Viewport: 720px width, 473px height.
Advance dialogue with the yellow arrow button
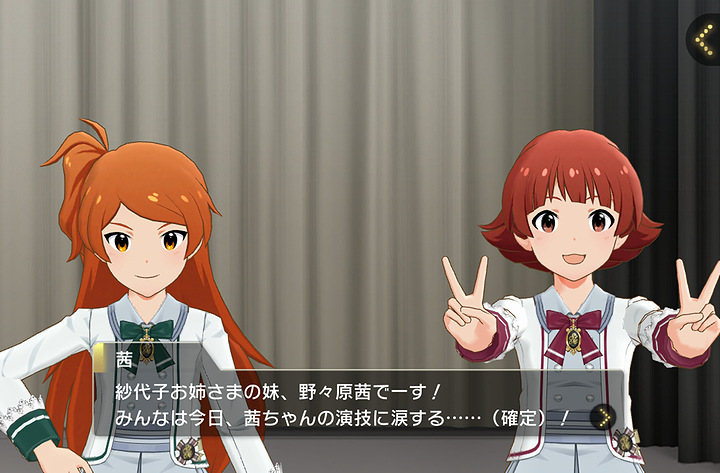(602, 417)
